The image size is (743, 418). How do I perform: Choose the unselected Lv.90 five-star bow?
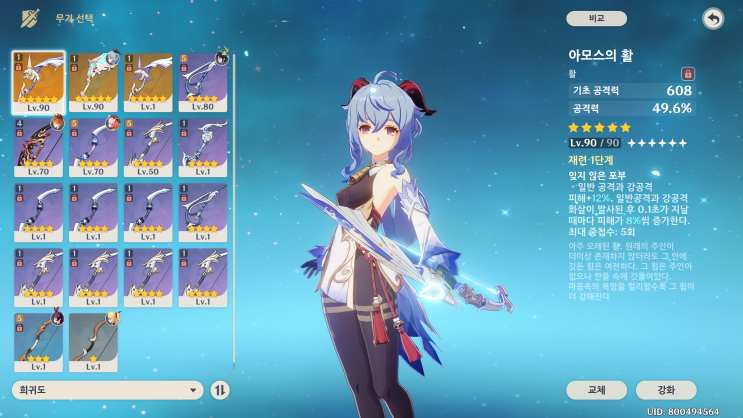click(x=94, y=82)
